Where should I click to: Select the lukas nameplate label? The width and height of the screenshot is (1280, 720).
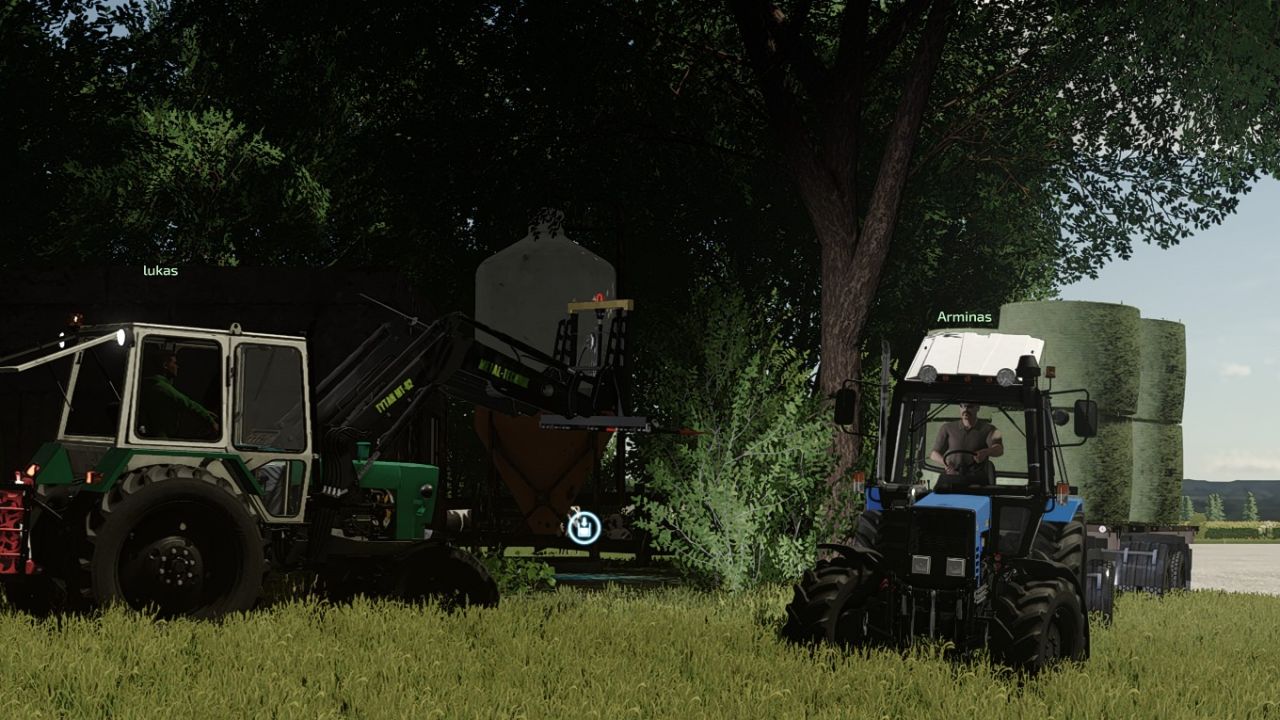click(161, 269)
